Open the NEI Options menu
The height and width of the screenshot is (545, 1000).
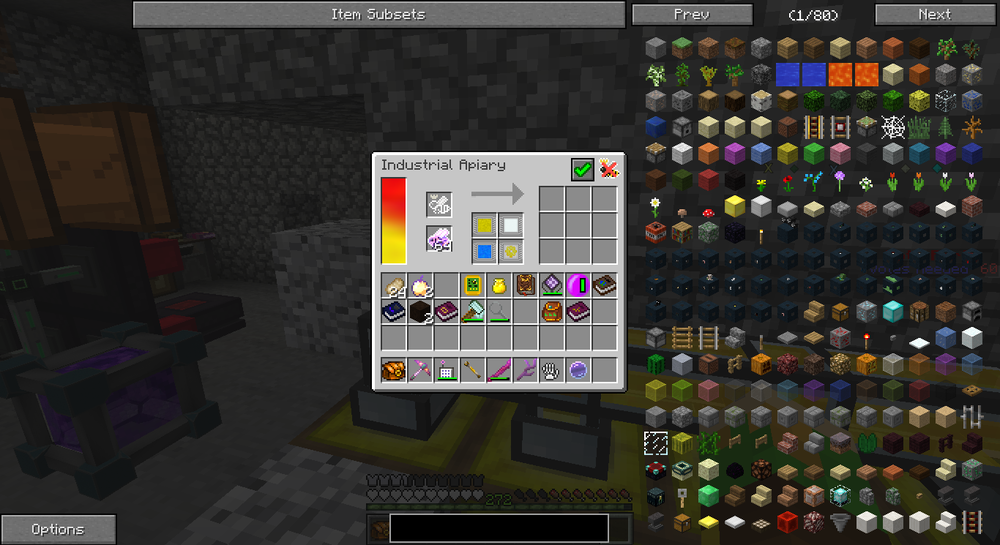[x=58, y=529]
